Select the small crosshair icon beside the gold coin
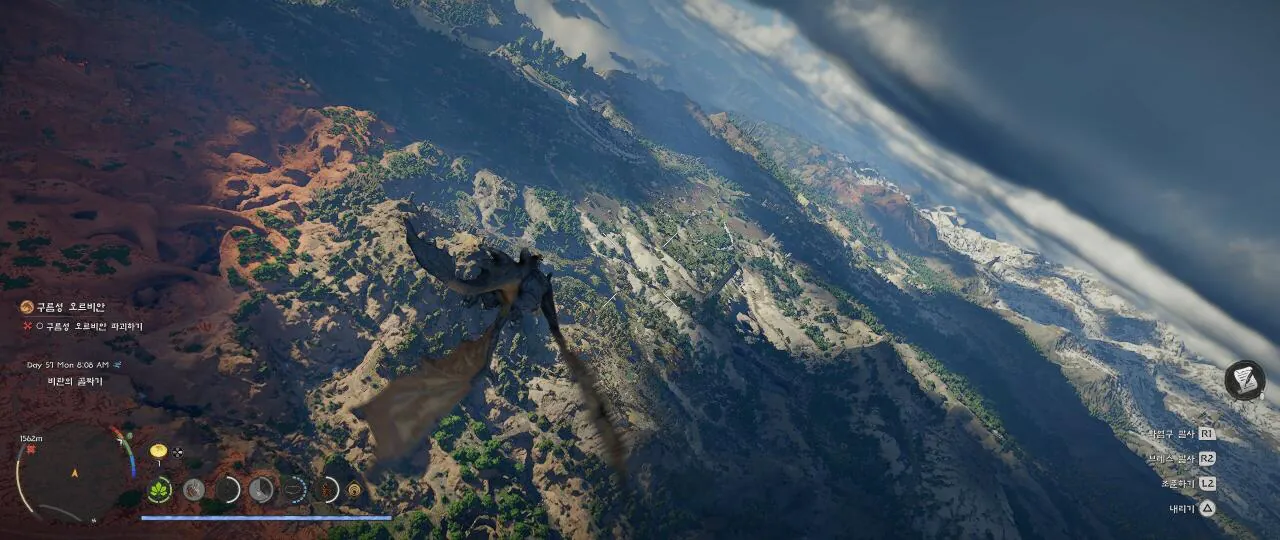The width and height of the screenshot is (1280, 540). [178, 451]
